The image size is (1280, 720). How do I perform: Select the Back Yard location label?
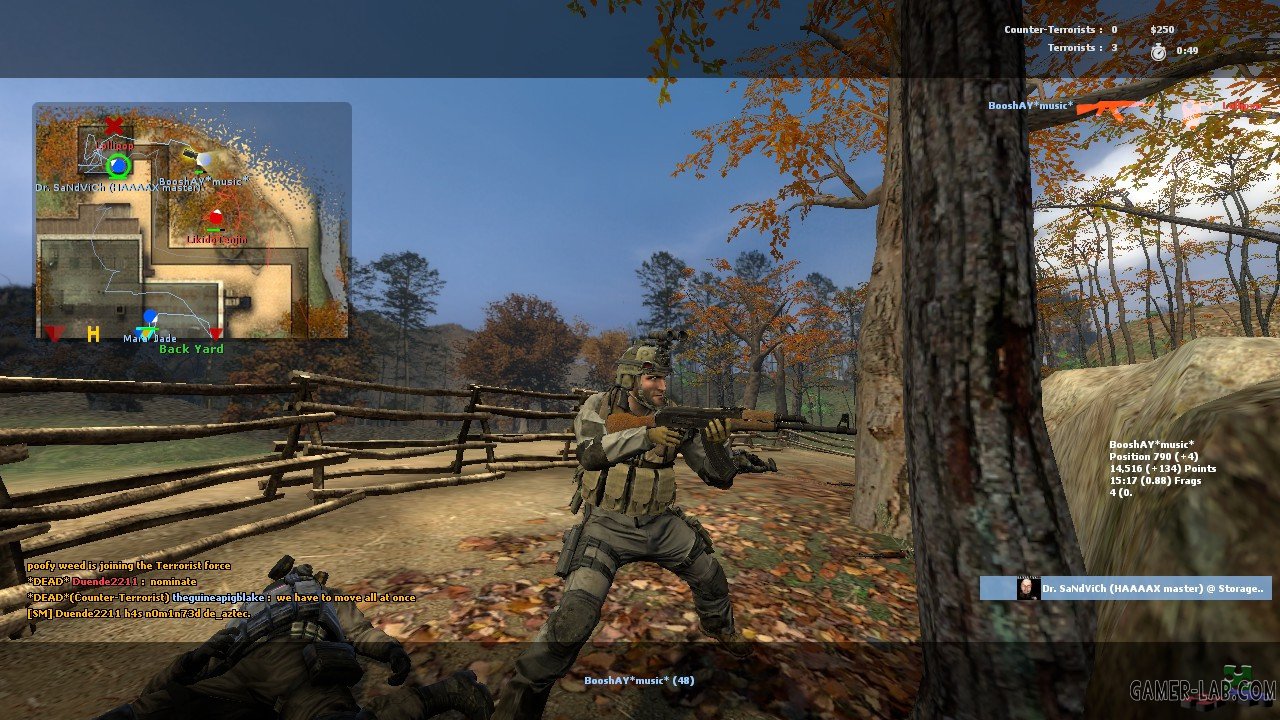pos(192,349)
